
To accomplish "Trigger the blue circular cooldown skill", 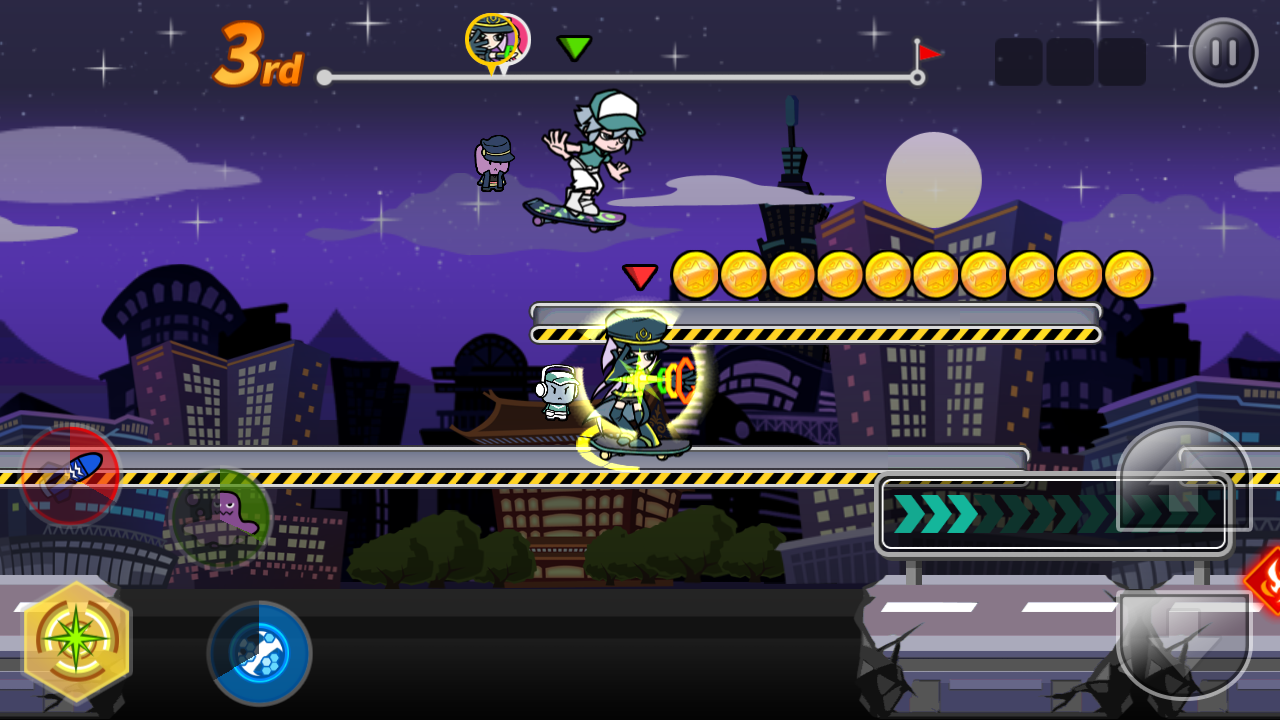I will click(x=259, y=653).
